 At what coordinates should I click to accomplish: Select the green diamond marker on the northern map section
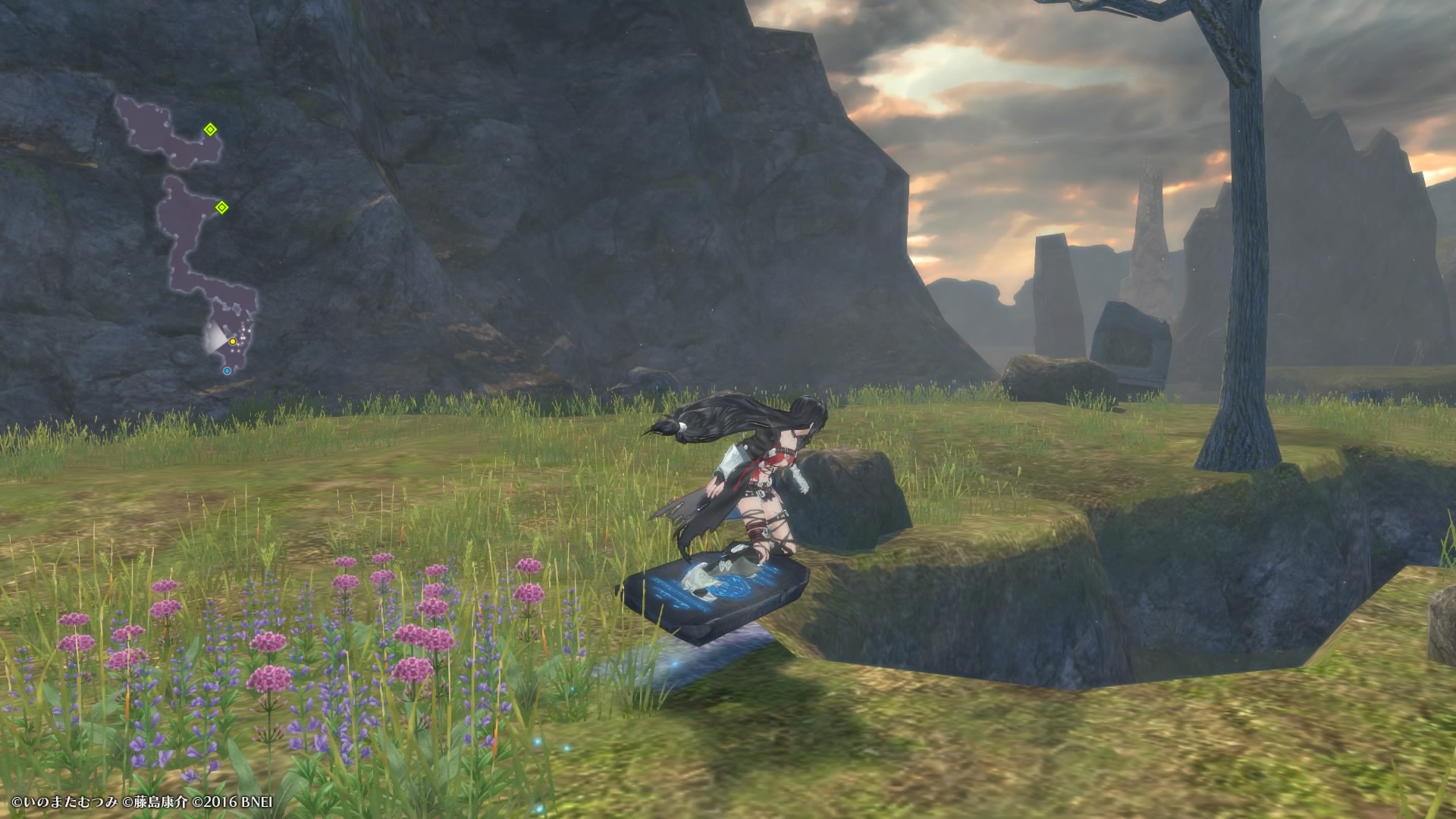click(x=210, y=130)
